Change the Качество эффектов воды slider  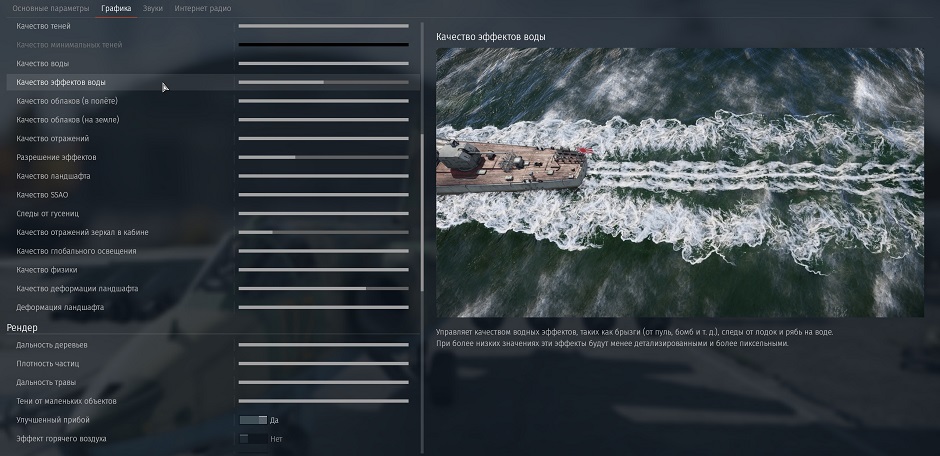coord(323,82)
